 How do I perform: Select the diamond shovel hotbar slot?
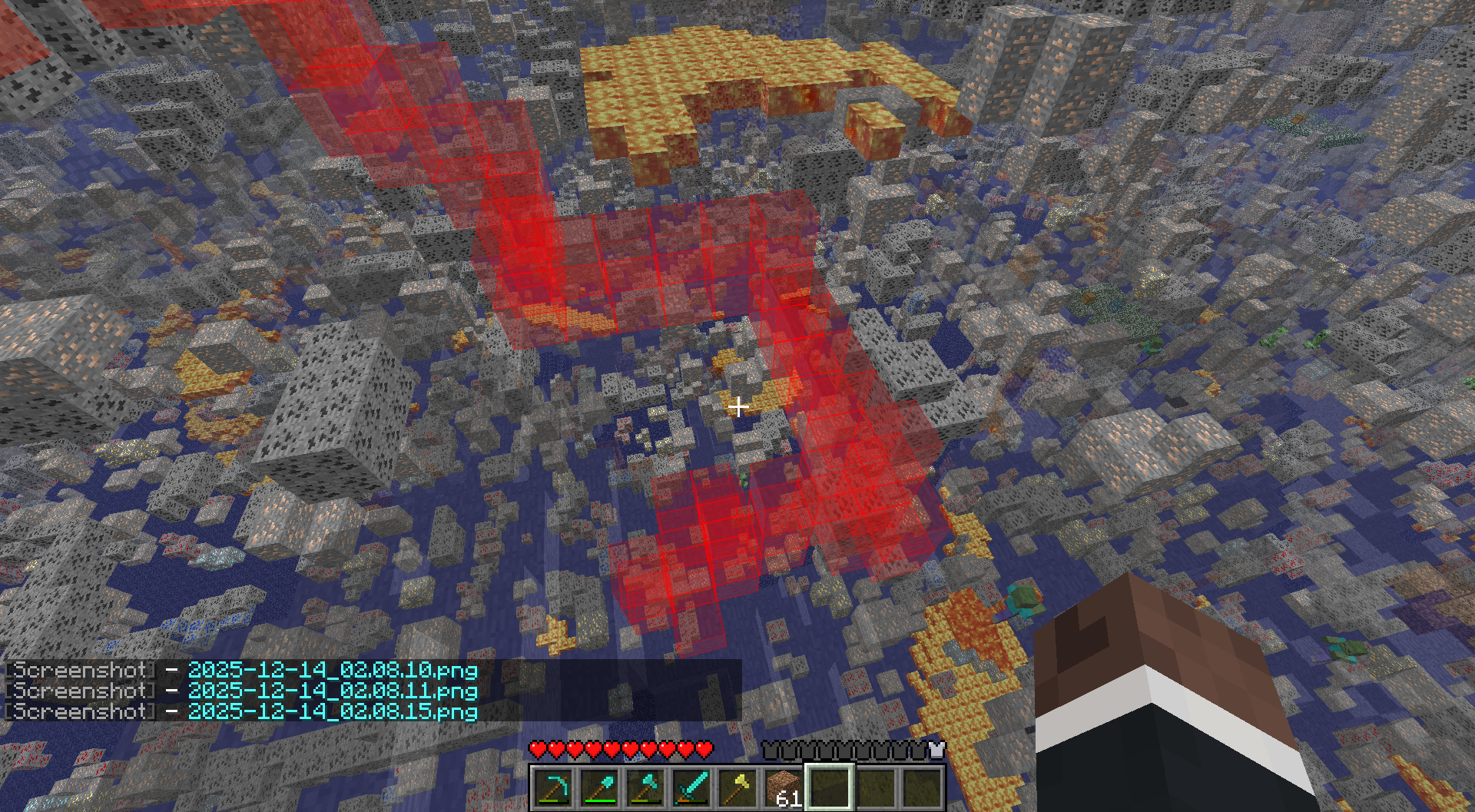(x=600, y=787)
